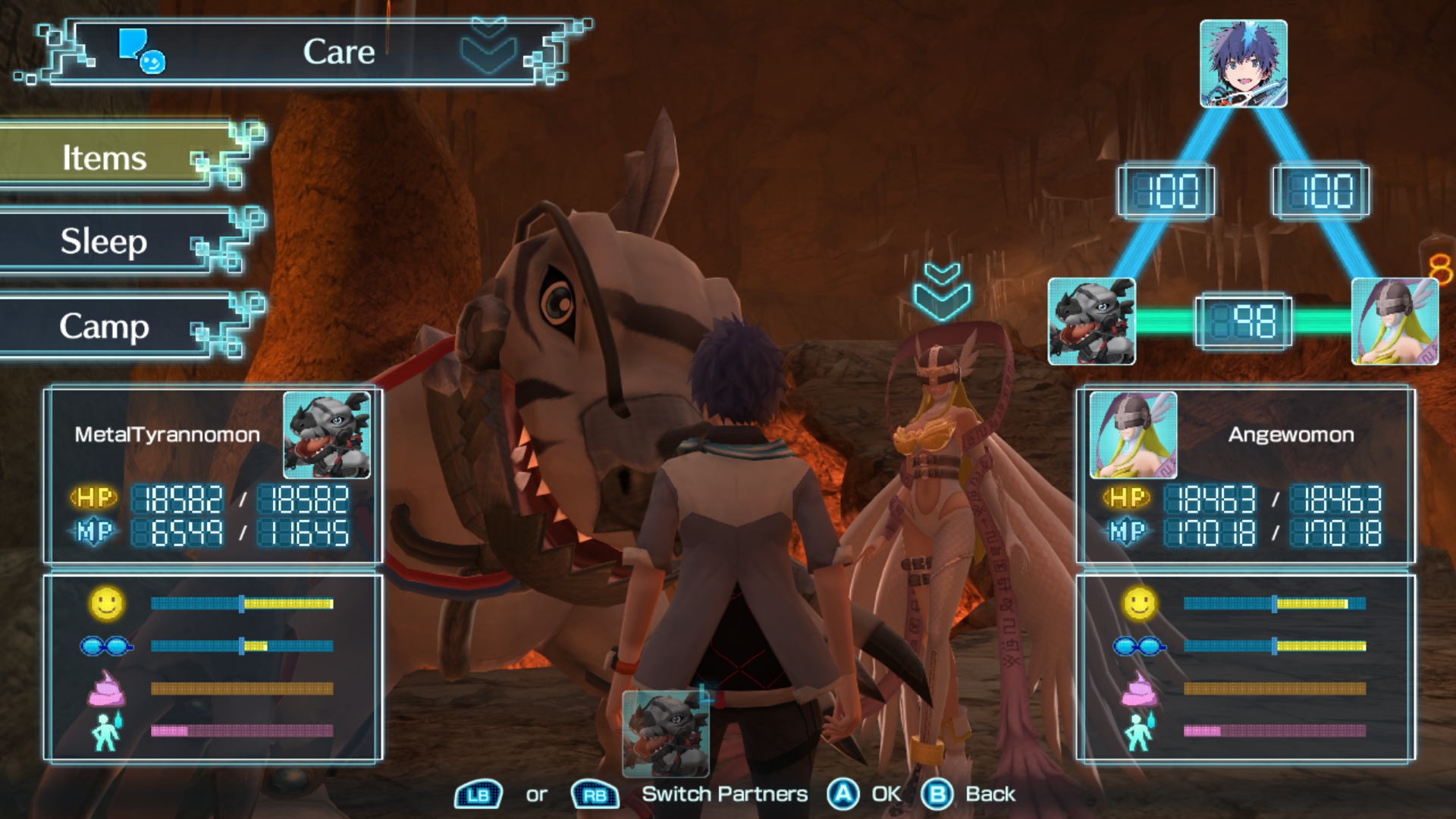Select the Camp menu entry
1456x819 pixels.
pos(106,327)
